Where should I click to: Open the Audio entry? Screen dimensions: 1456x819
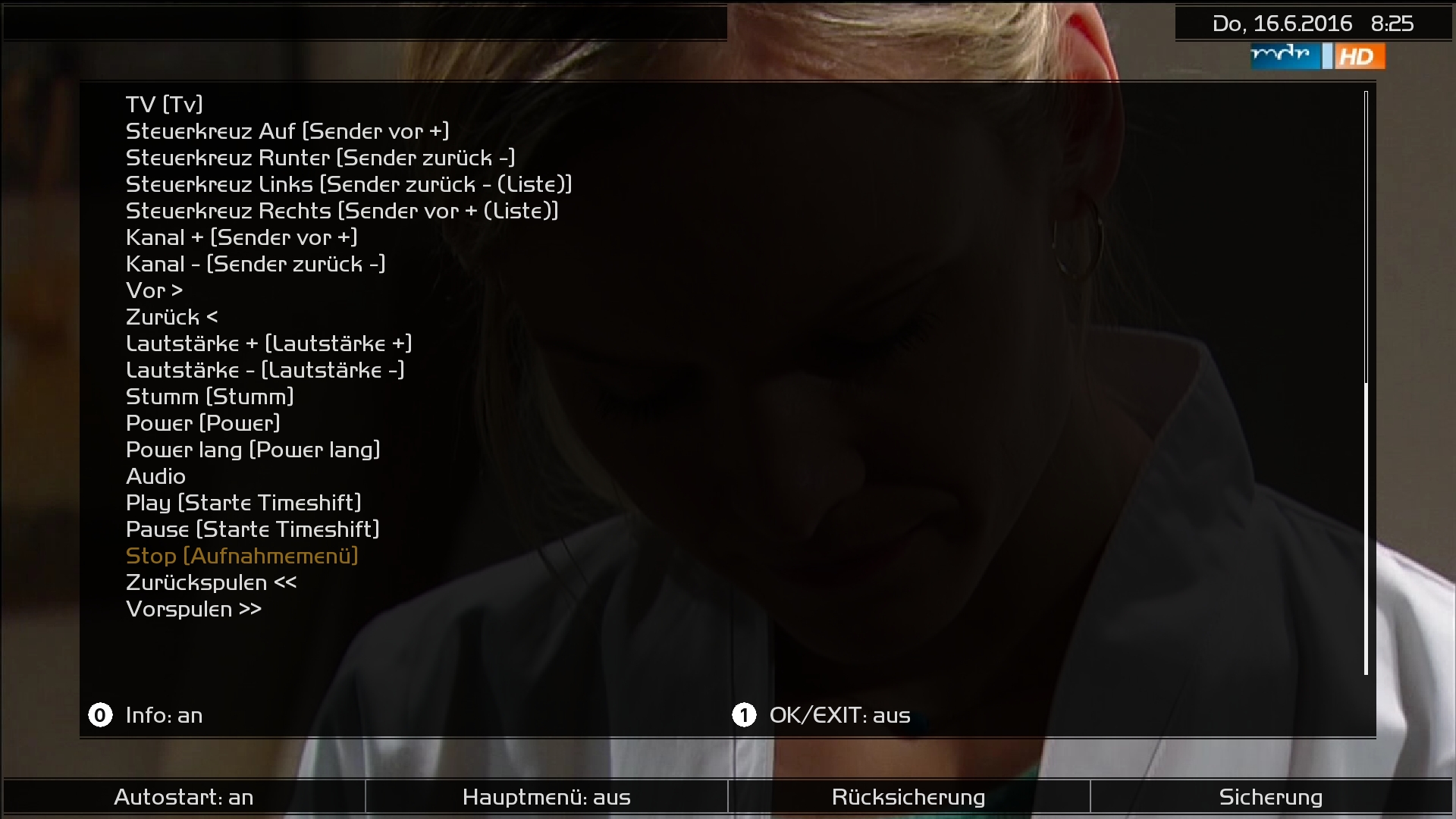pos(155,476)
